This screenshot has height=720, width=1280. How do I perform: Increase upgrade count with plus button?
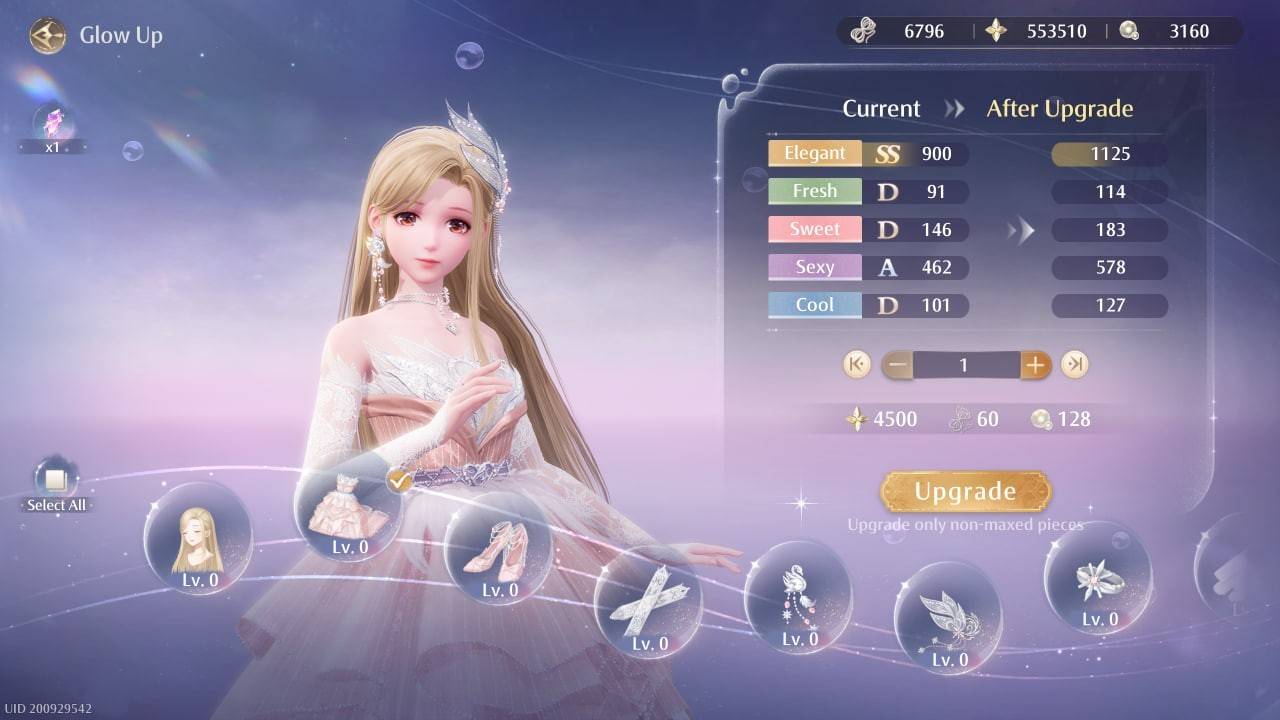tap(1035, 364)
